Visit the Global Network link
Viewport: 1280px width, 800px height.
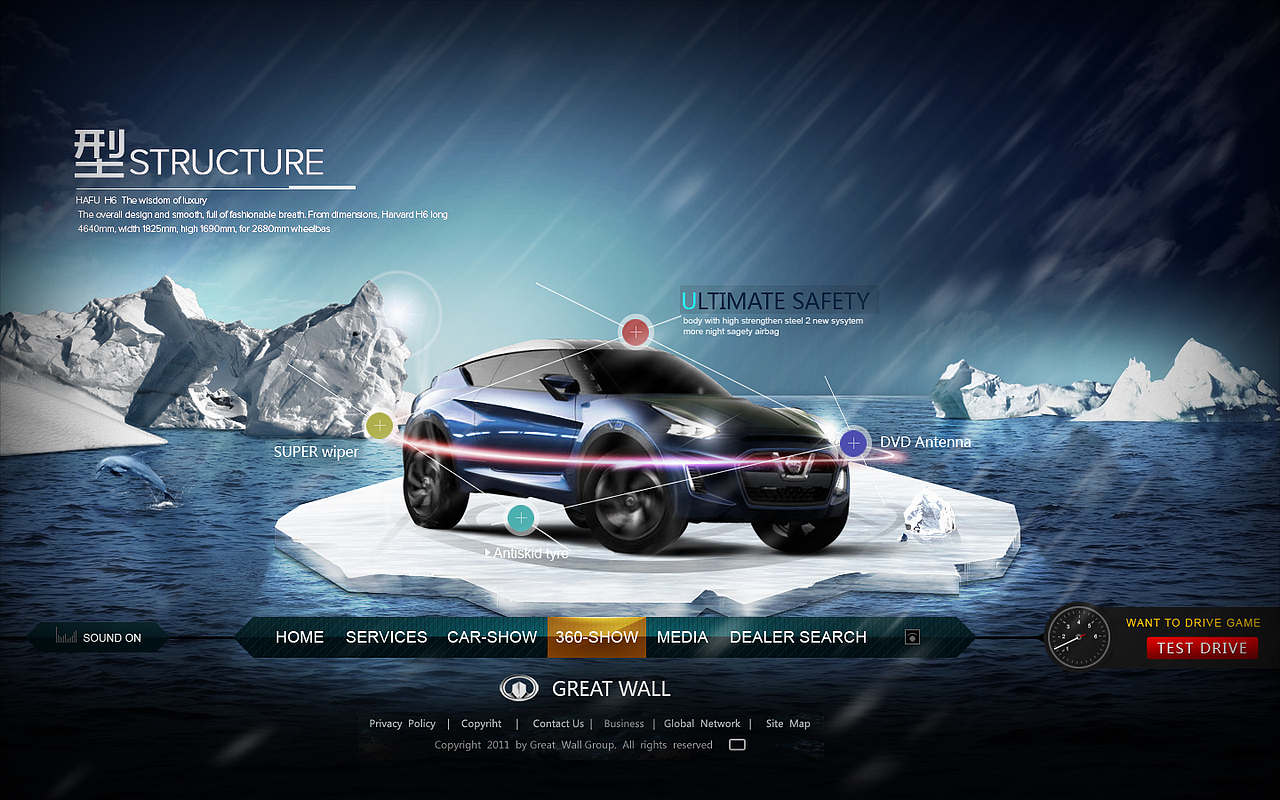702,723
